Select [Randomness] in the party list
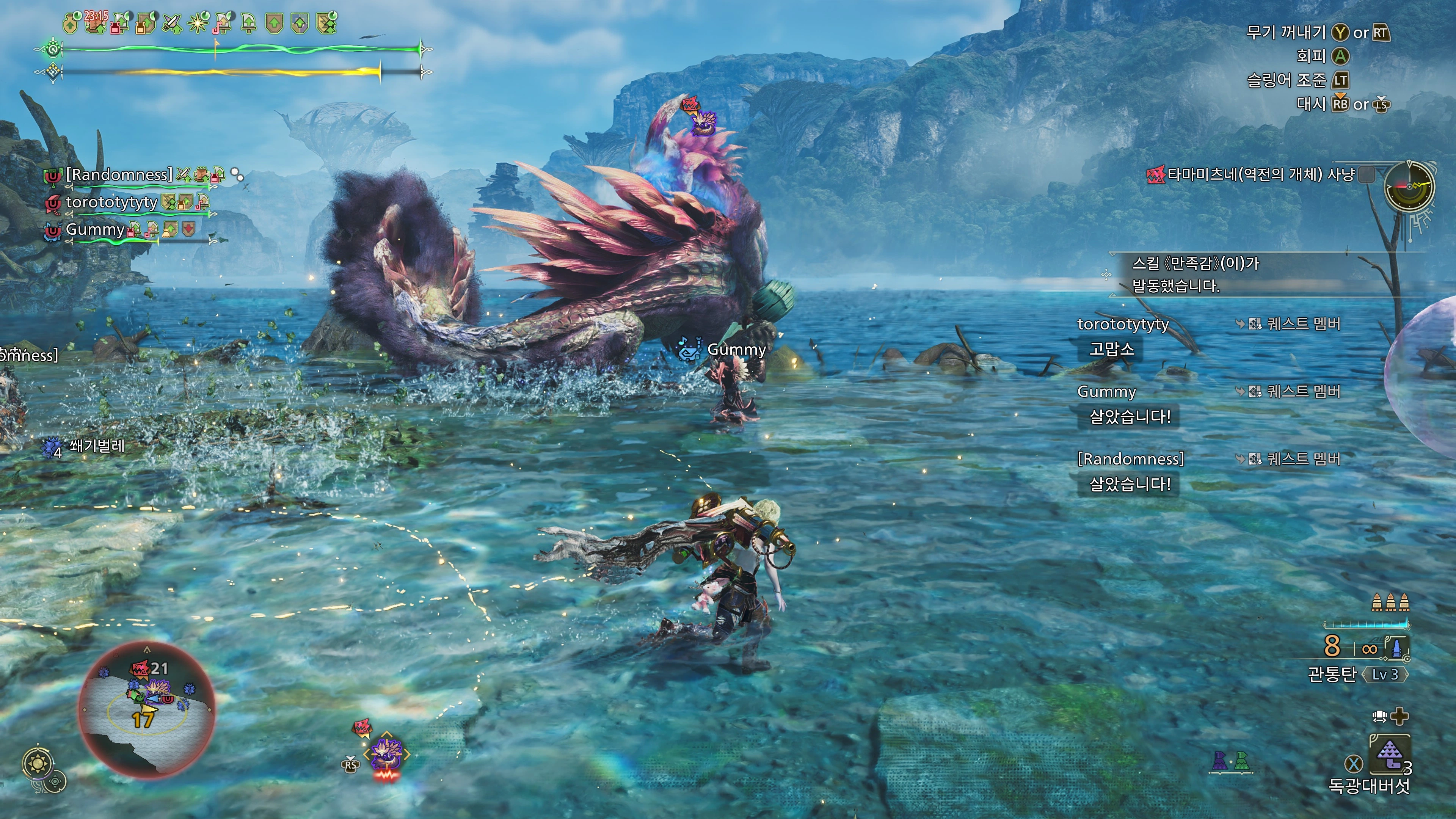The height and width of the screenshot is (819, 1456). tap(119, 175)
